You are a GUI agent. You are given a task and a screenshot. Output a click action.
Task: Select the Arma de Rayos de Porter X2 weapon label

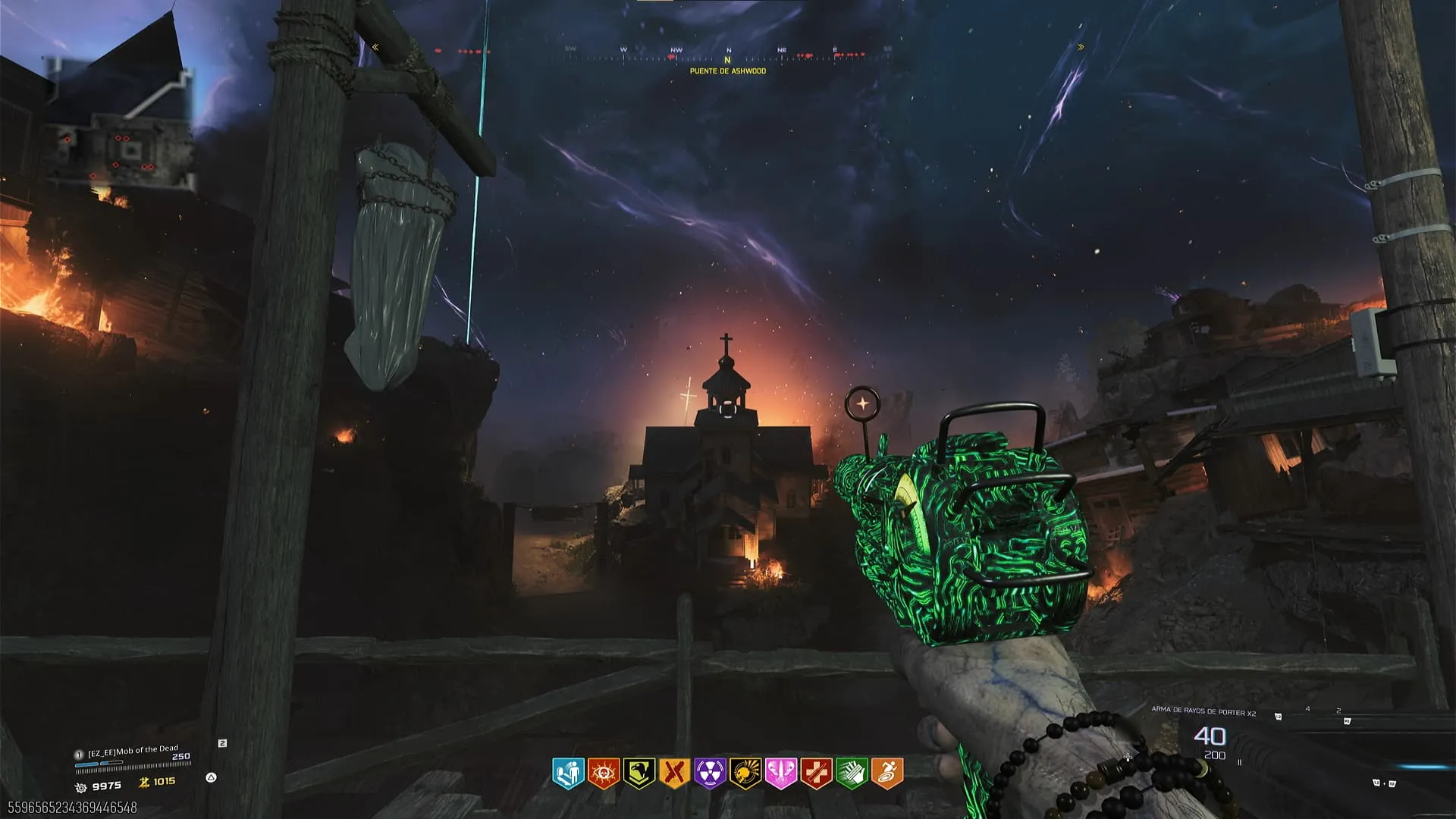(x=1203, y=711)
